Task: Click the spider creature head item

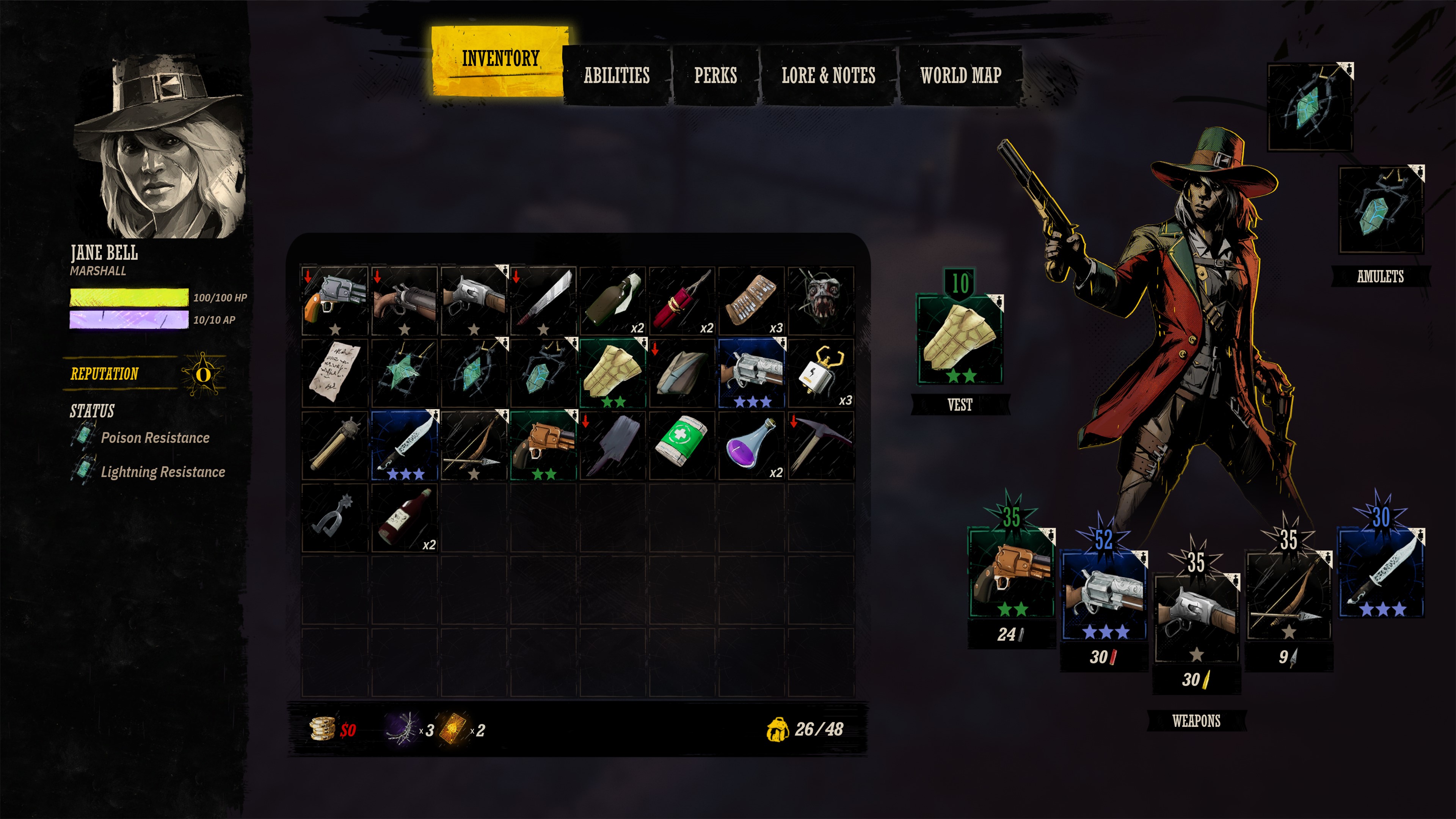Action: tap(821, 301)
